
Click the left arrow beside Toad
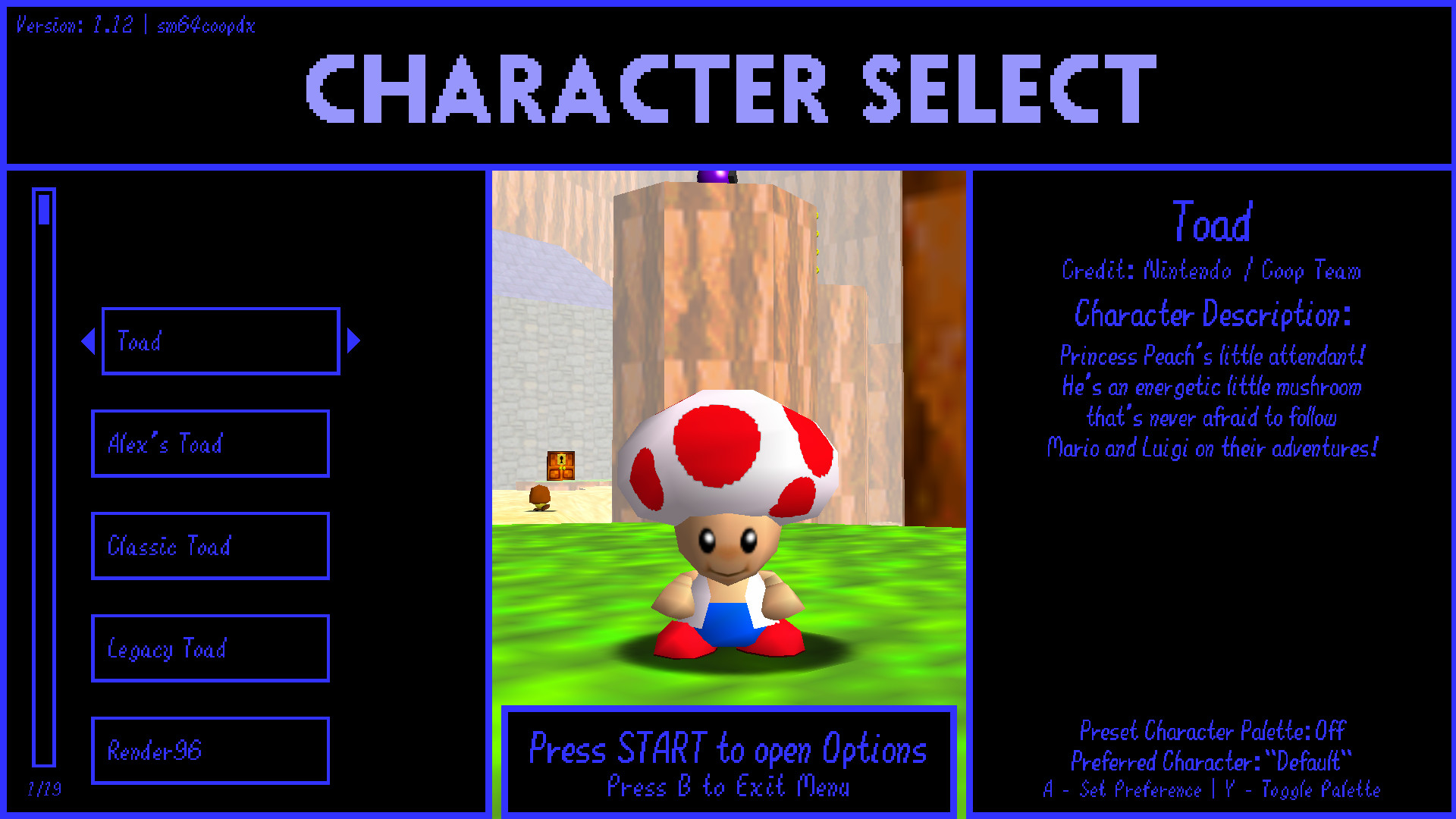click(87, 341)
